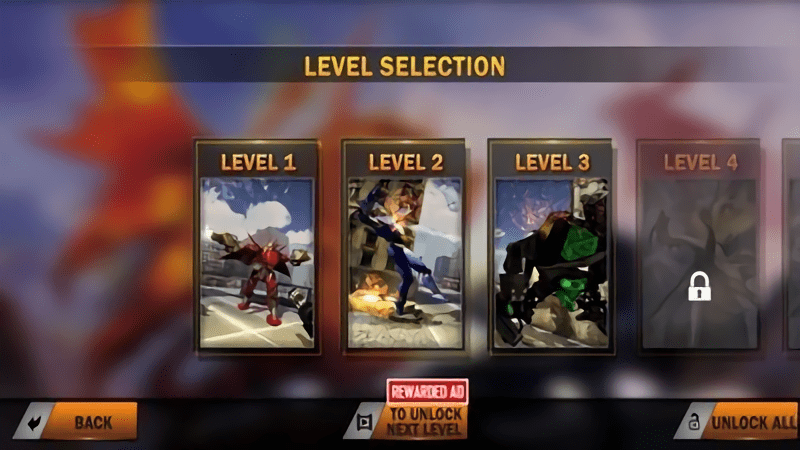Choose the Level 2 card

click(405, 248)
